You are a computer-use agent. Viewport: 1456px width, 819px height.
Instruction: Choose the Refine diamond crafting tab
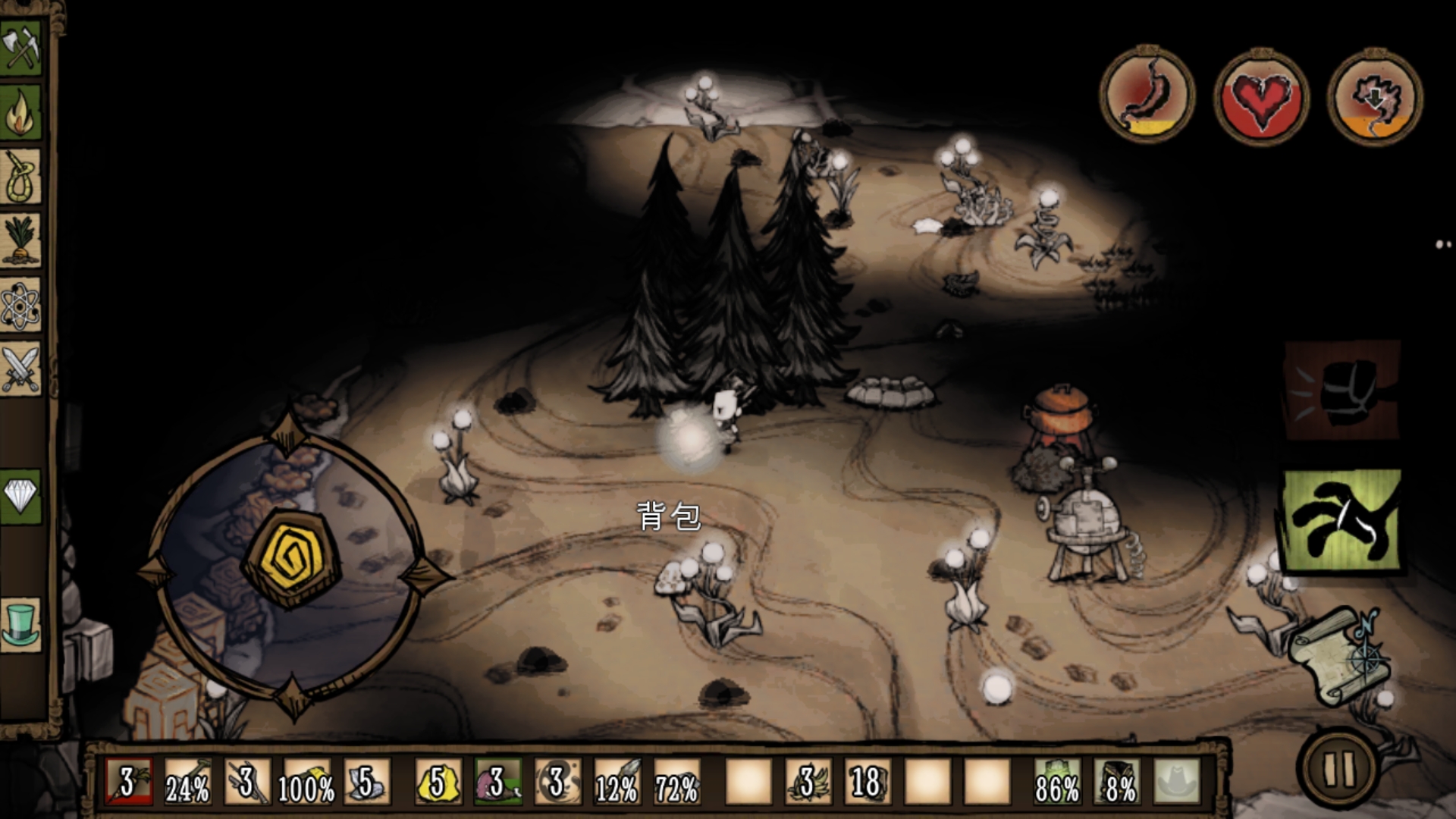click(21, 497)
